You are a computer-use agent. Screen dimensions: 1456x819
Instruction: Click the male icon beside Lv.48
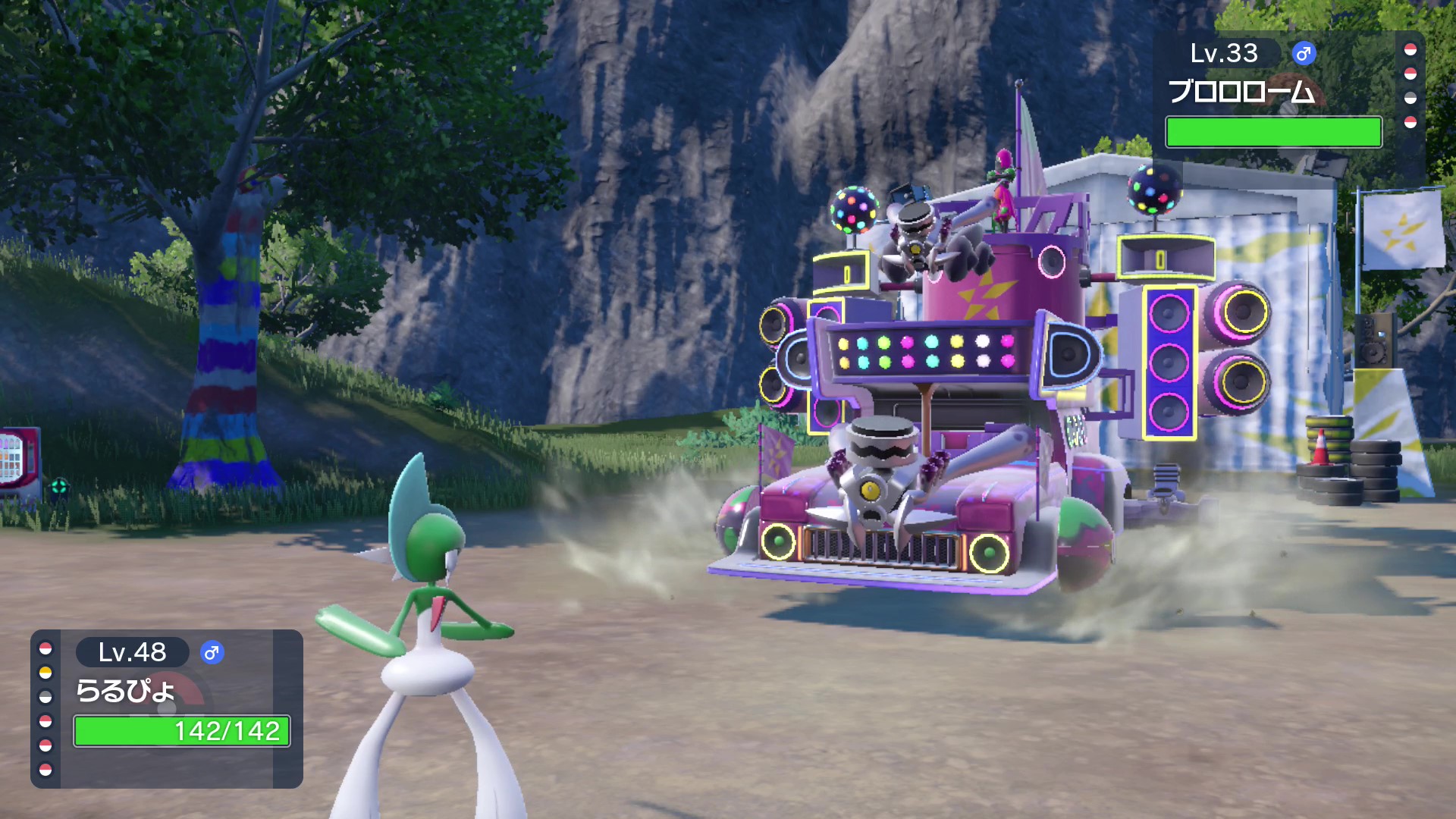[212, 653]
